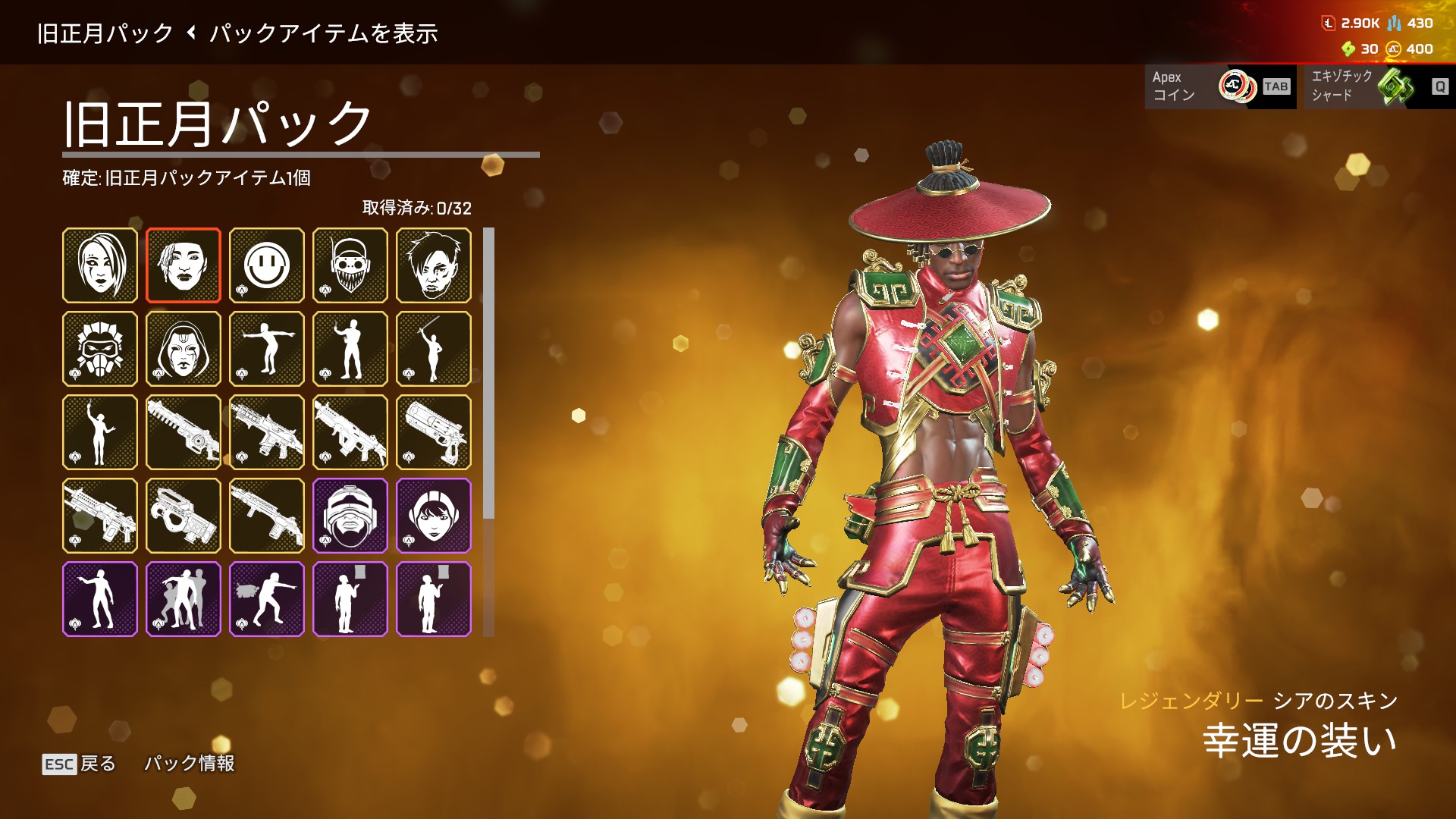
Task: Open パック情報 pack details
Action: [x=190, y=764]
